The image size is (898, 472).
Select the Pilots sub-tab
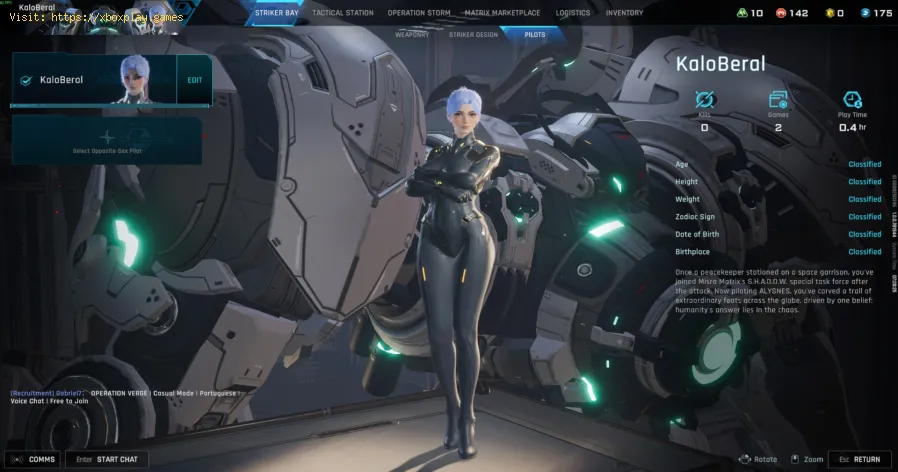click(536, 34)
